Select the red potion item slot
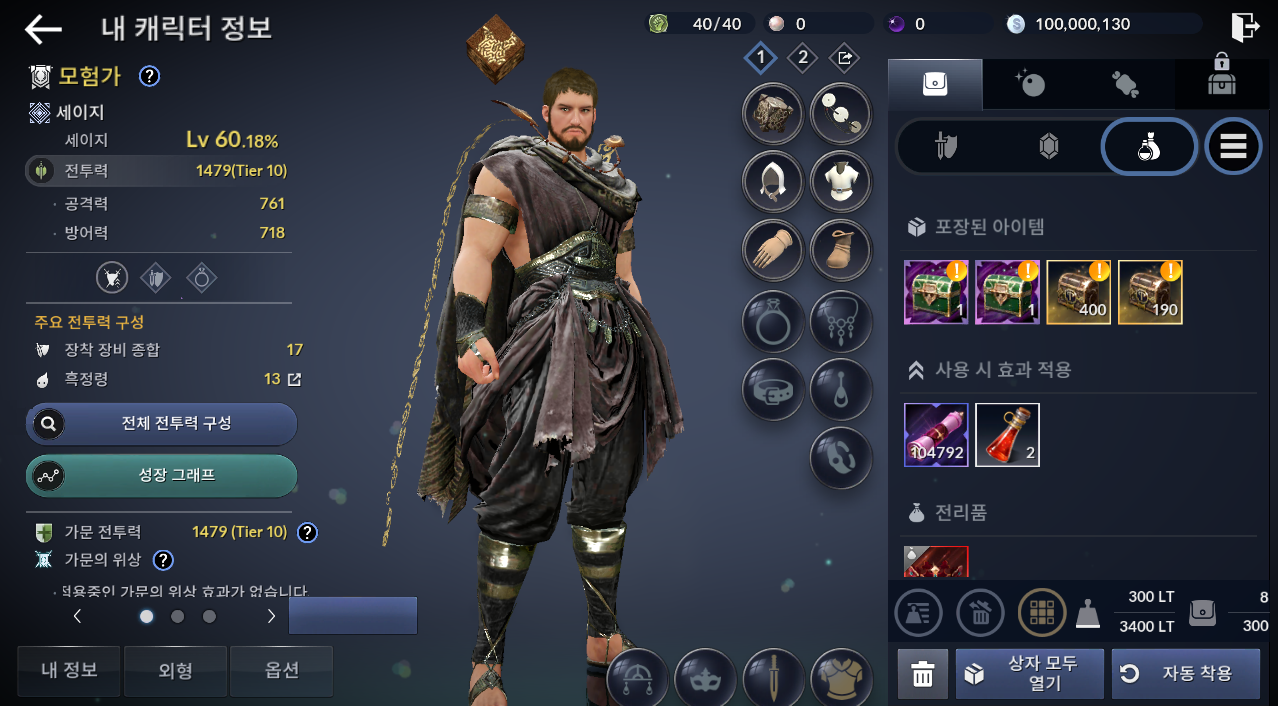Viewport: 1278px width, 706px height. click(1007, 435)
